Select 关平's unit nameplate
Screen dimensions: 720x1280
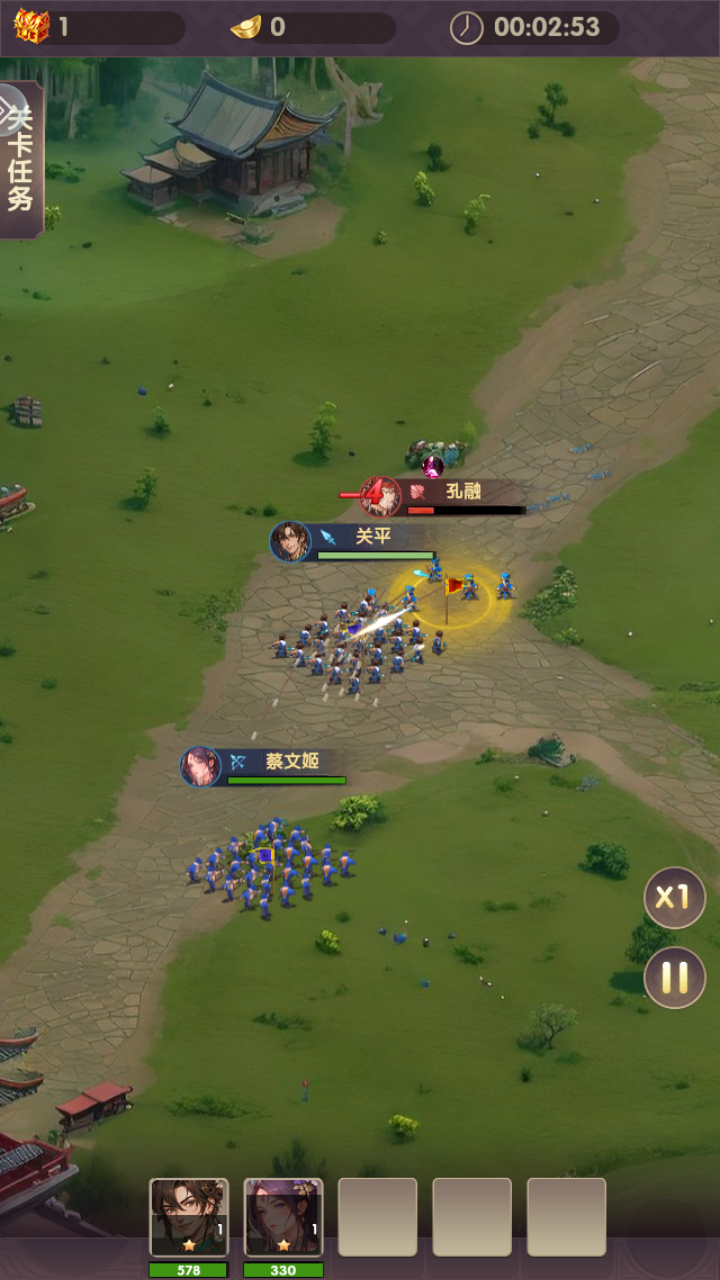355,540
